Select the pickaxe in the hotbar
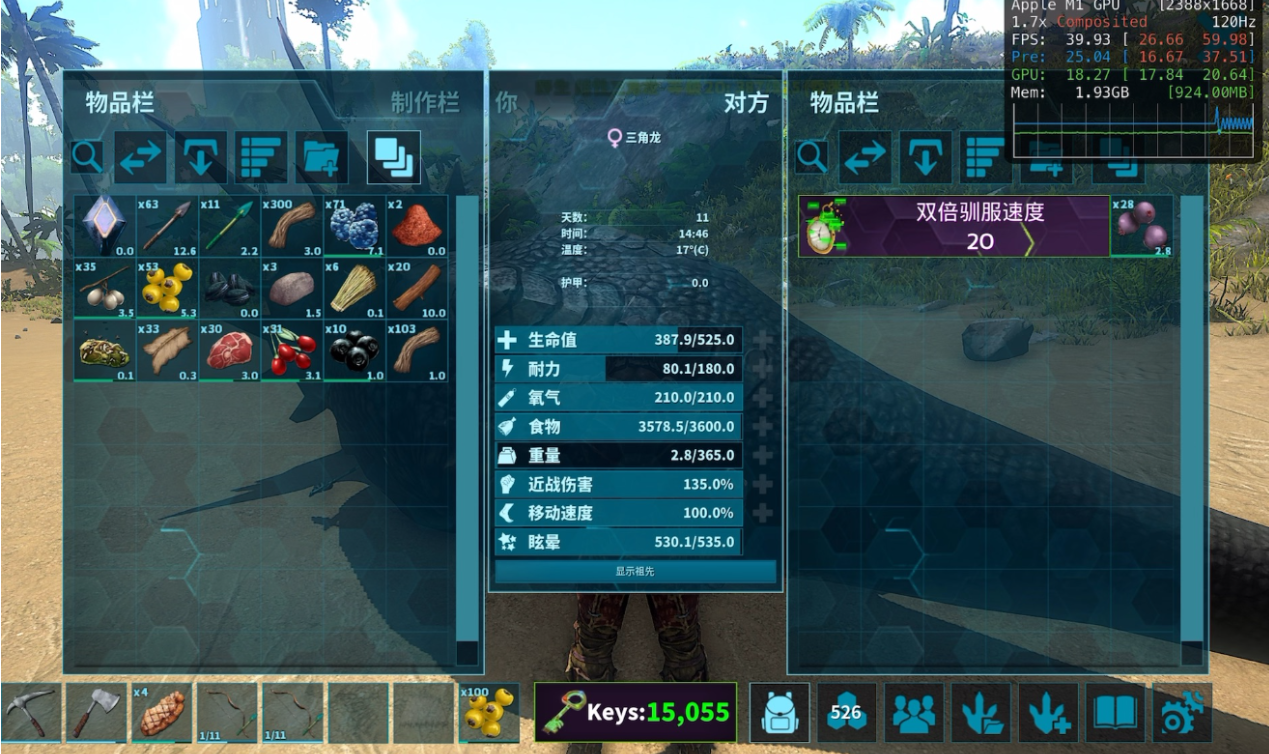This screenshot has width=1269, height=754. [30, 713]
